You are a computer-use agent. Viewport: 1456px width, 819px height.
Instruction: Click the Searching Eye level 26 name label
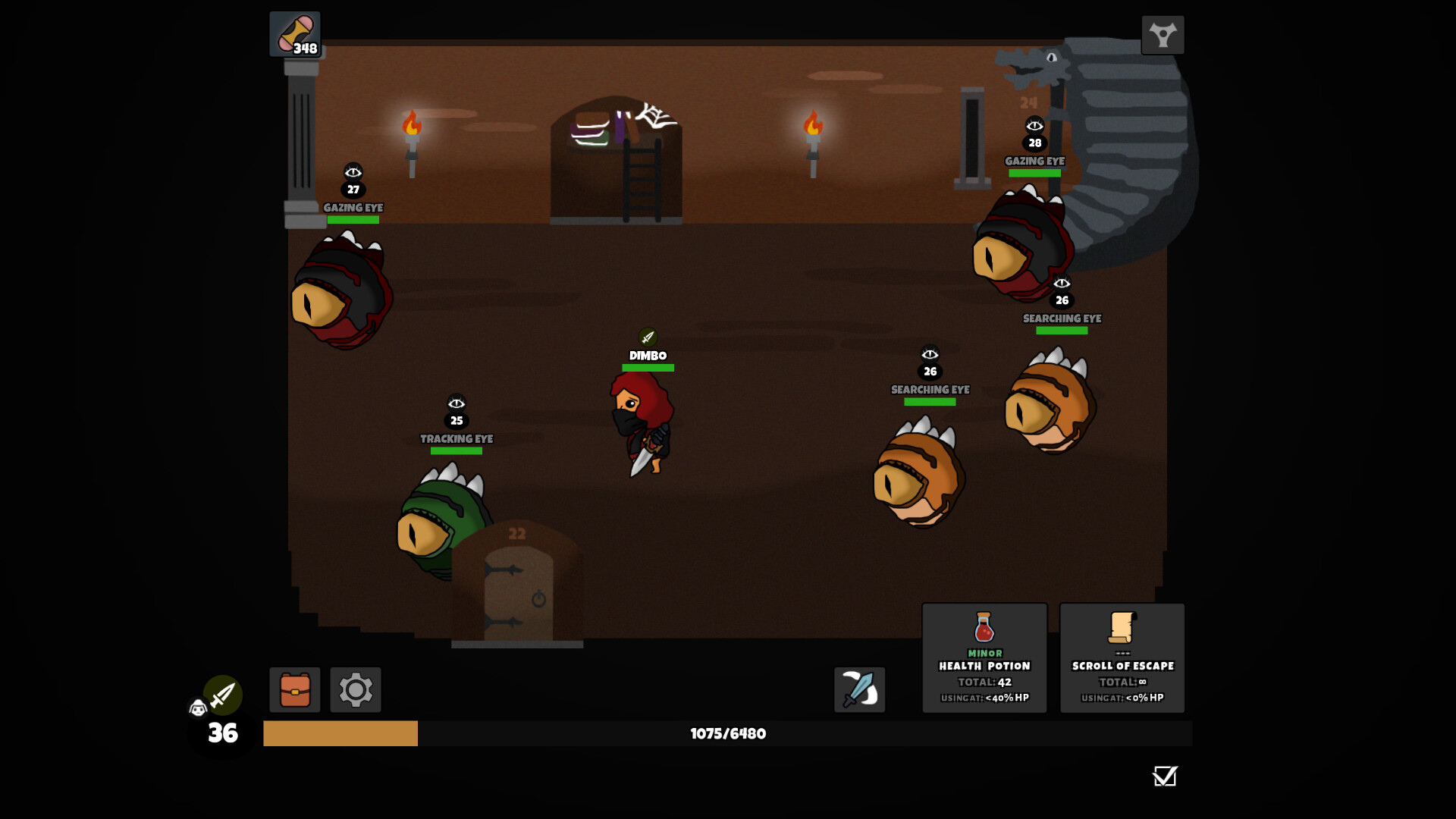930,389
